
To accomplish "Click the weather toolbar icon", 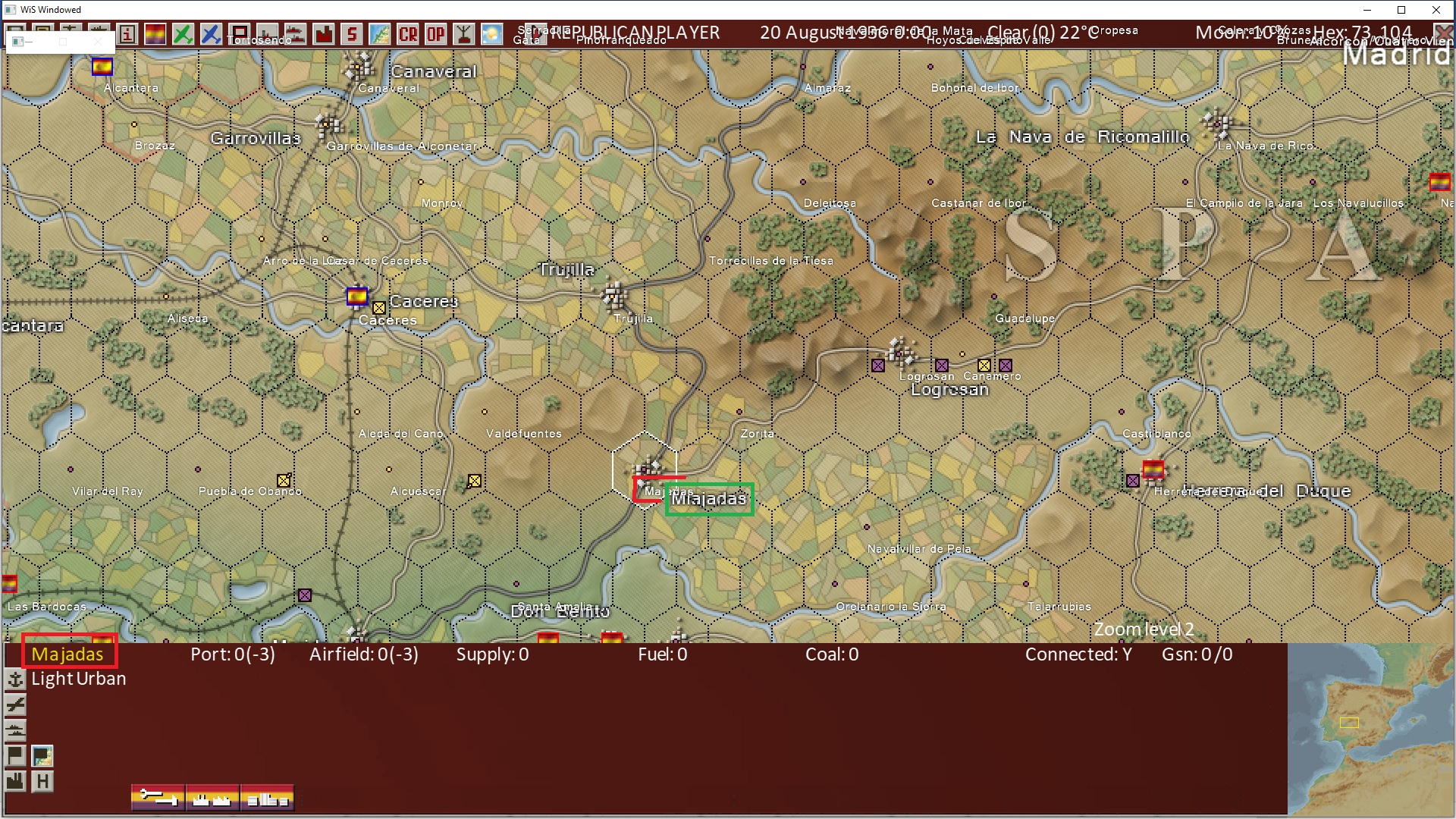I will (492, 34).
